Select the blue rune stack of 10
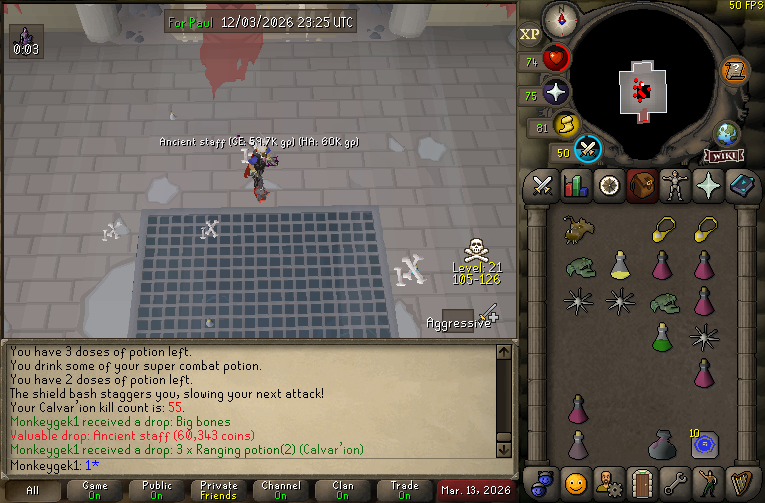 (x=705, y=443)
